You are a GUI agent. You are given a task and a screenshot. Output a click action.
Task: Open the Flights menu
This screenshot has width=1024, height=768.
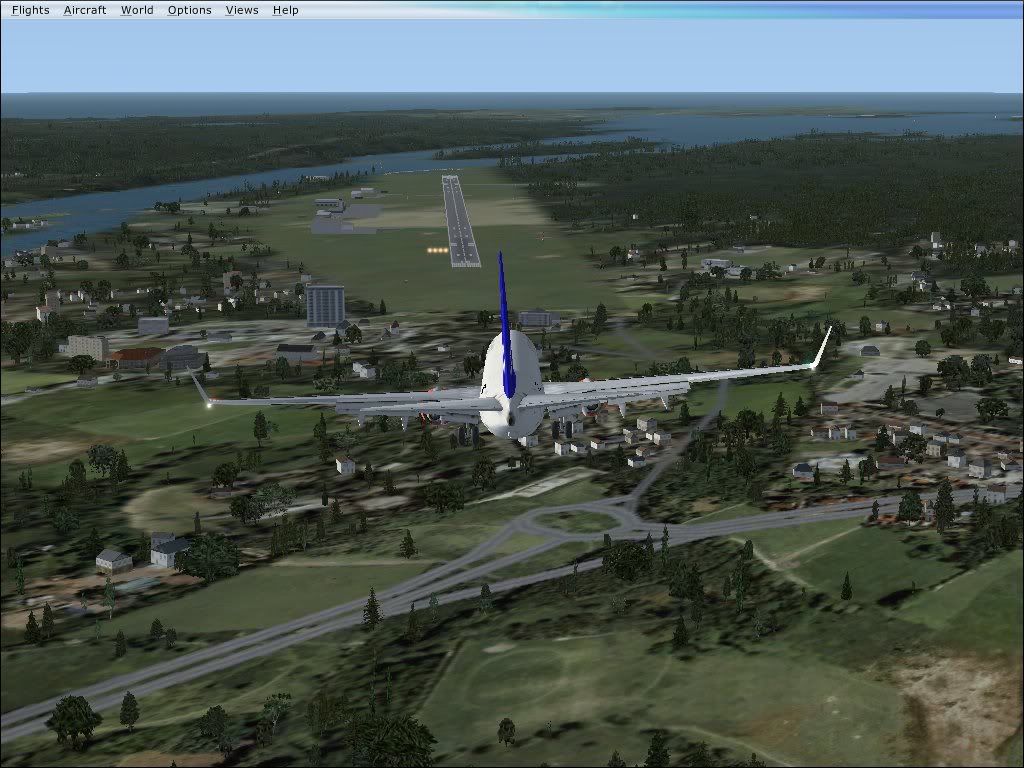tap(31, 10)
